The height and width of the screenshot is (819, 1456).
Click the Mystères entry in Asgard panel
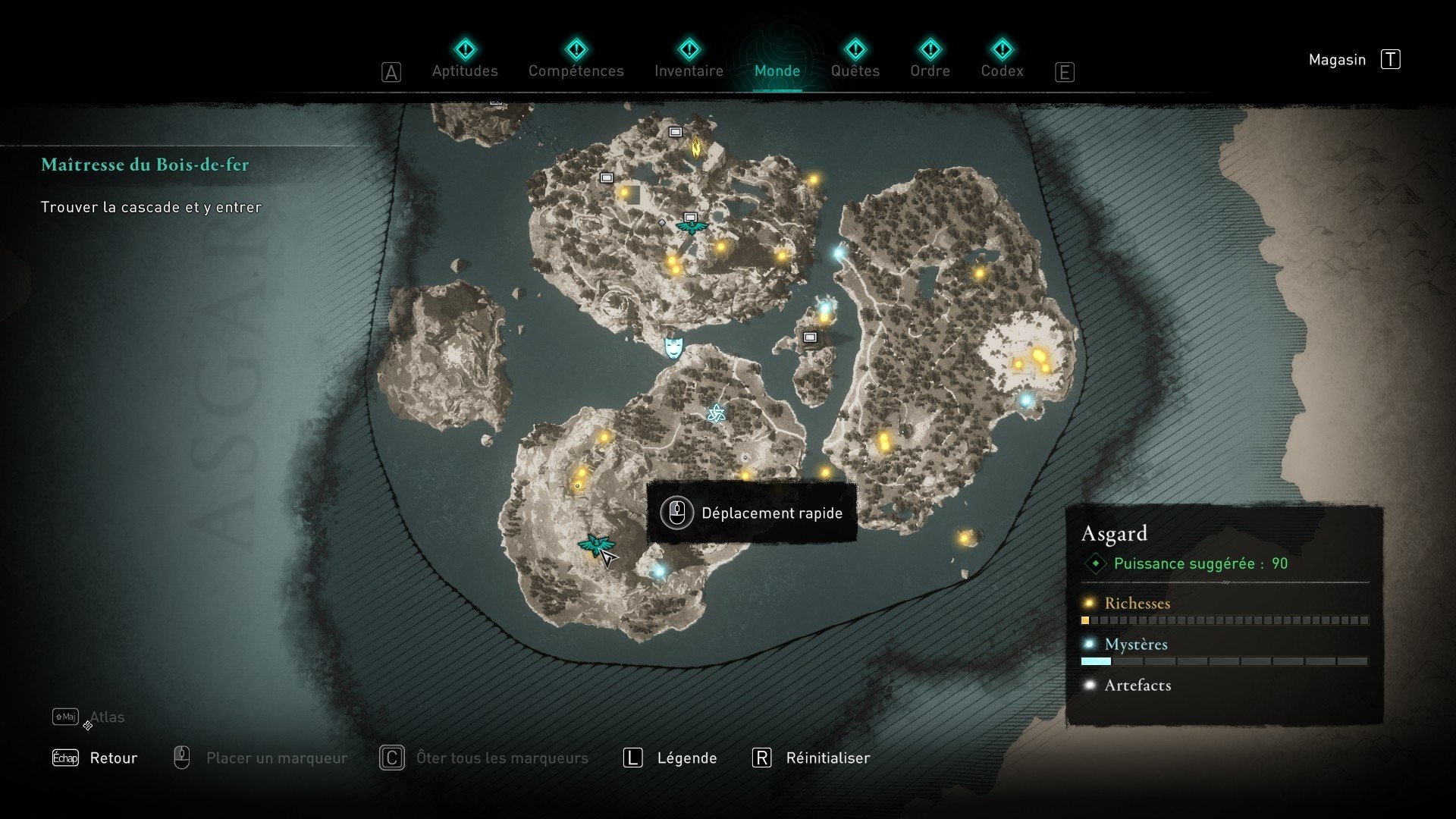(x=1135, y=645)
